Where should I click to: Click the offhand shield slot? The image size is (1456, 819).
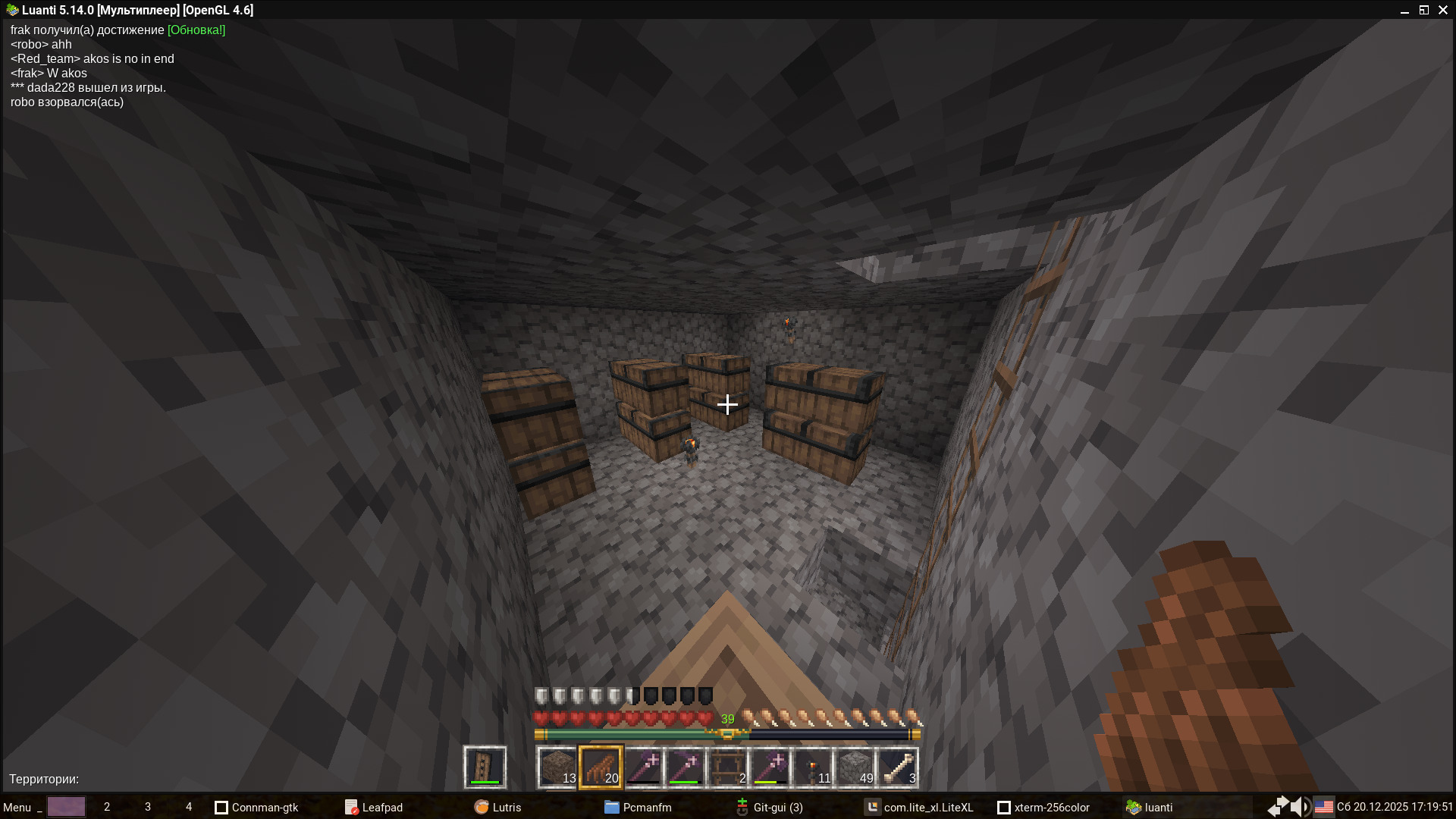tap(485, 767)
